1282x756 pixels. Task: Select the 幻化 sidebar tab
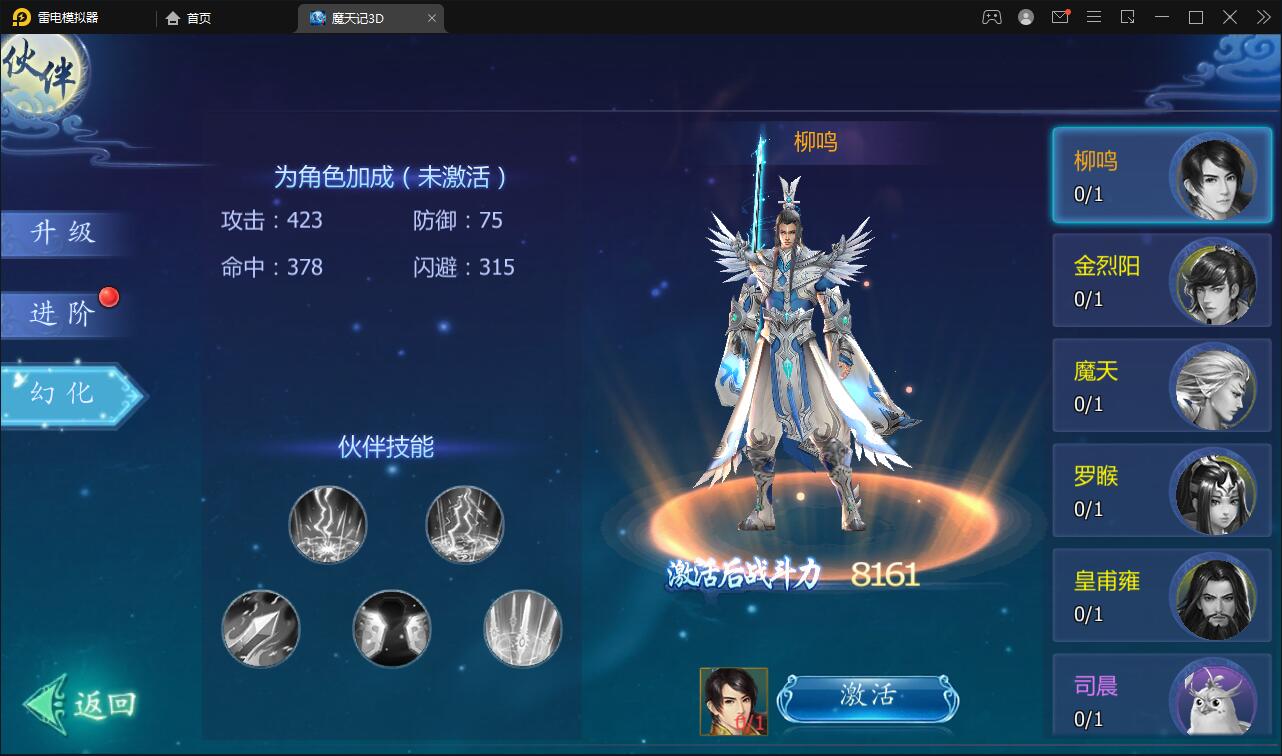[60, 394]
